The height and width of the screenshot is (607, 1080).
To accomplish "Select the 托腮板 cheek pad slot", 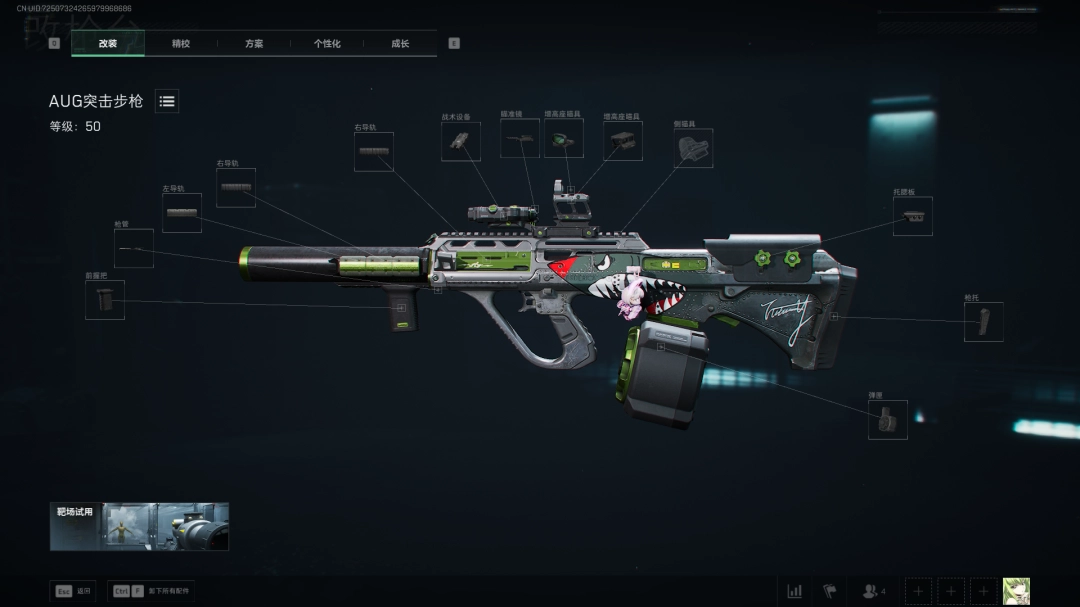I will tap(913, 216).
